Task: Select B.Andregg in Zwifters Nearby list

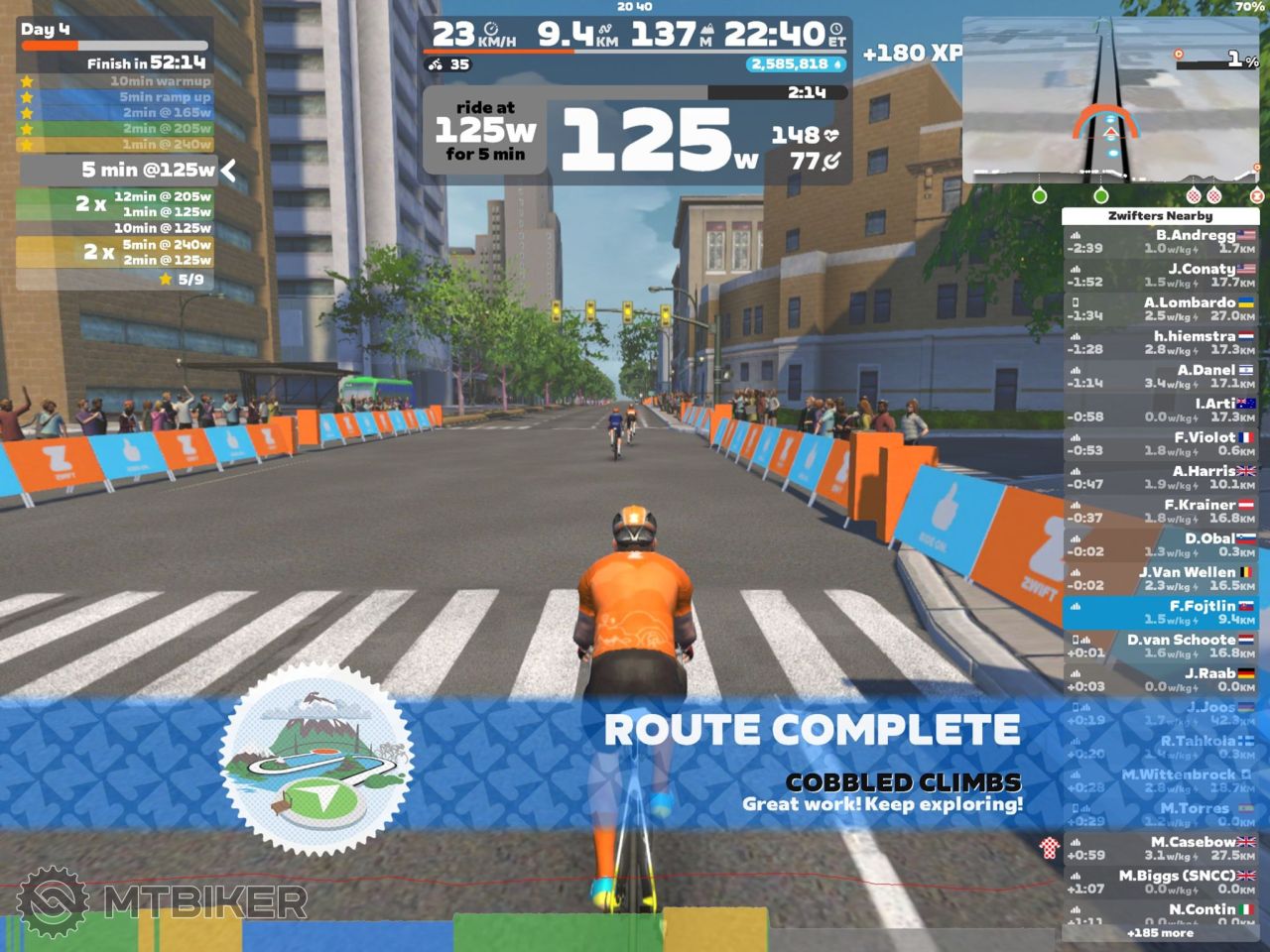Action: point(1161,242)
